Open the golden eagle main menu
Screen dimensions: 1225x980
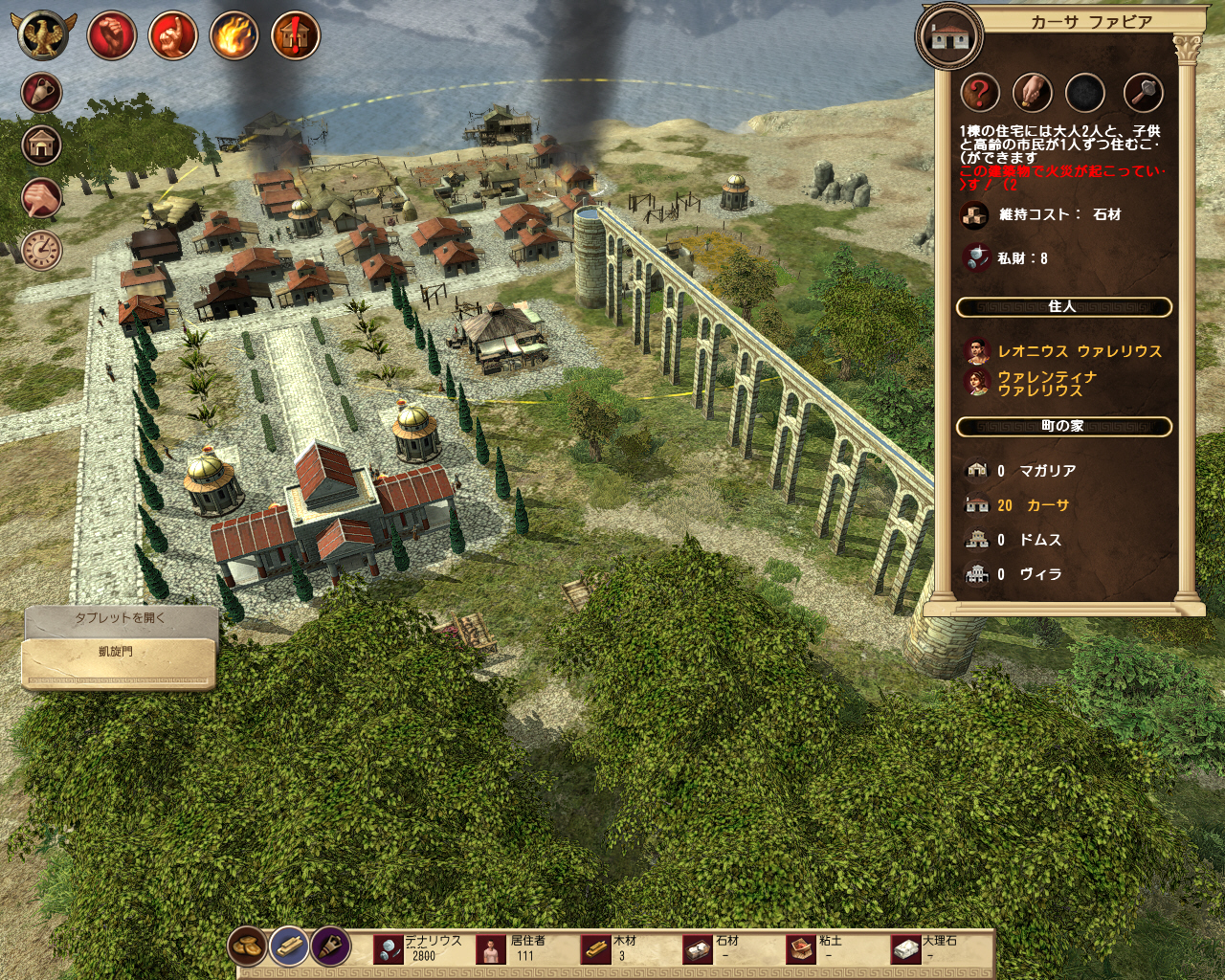(x=44, y=35)
